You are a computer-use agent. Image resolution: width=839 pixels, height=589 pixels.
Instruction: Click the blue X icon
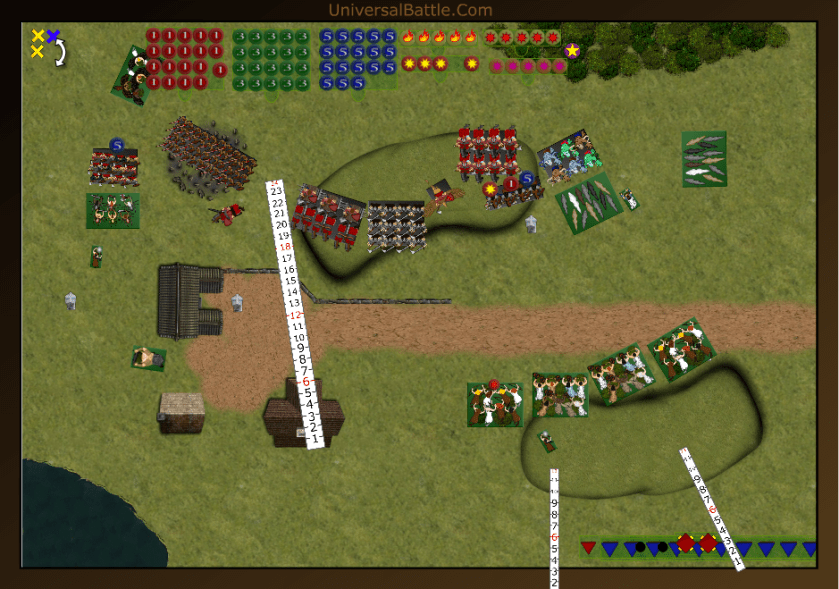53,36
